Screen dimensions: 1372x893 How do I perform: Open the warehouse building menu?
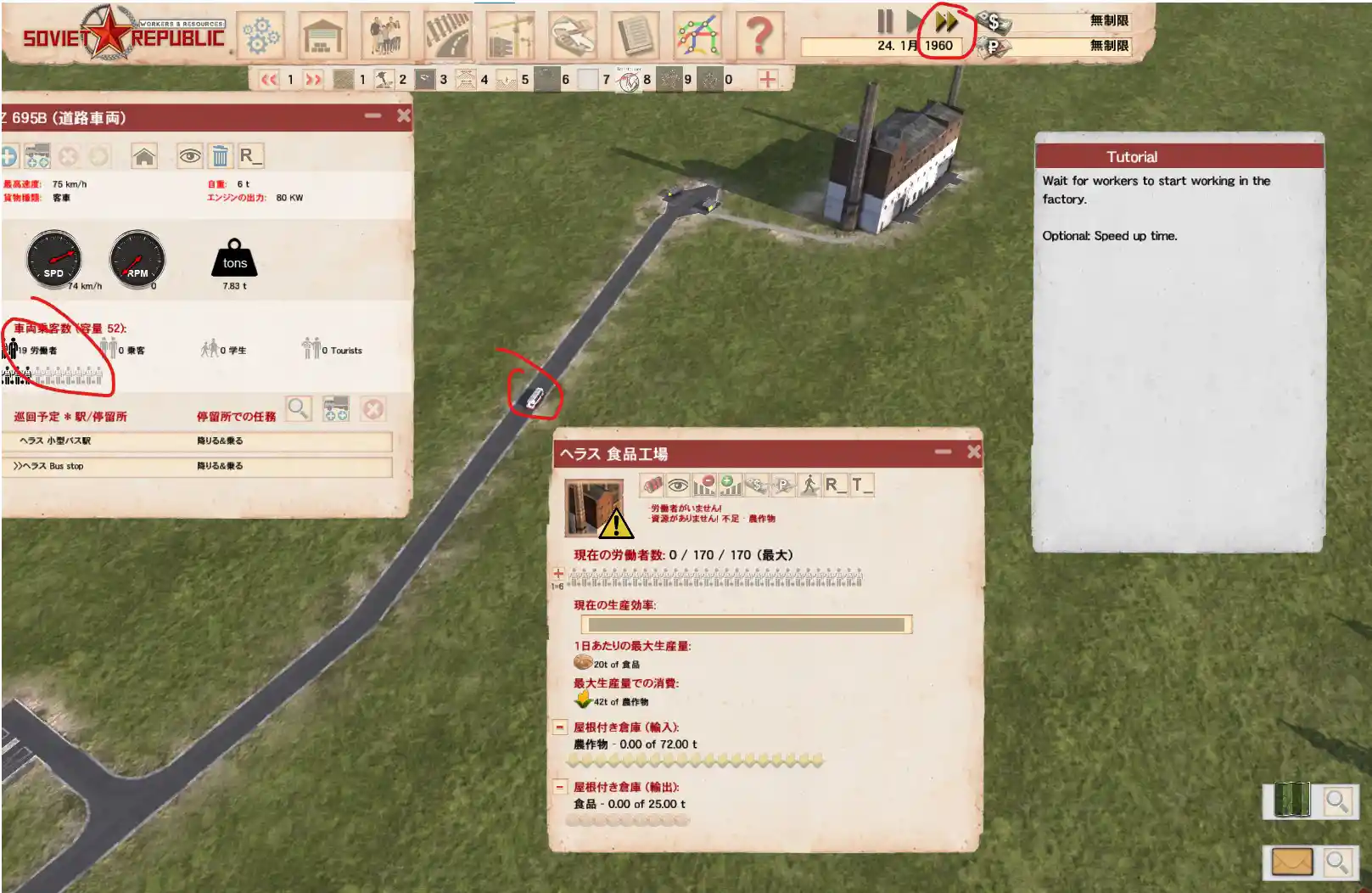coord(323,35)
